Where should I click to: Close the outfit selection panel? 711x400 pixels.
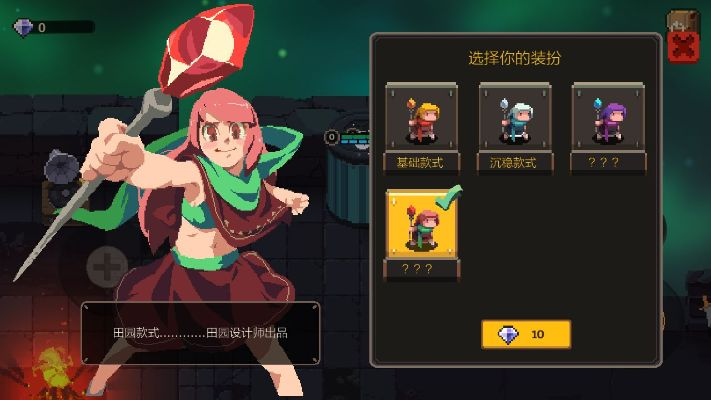(682, 45)
